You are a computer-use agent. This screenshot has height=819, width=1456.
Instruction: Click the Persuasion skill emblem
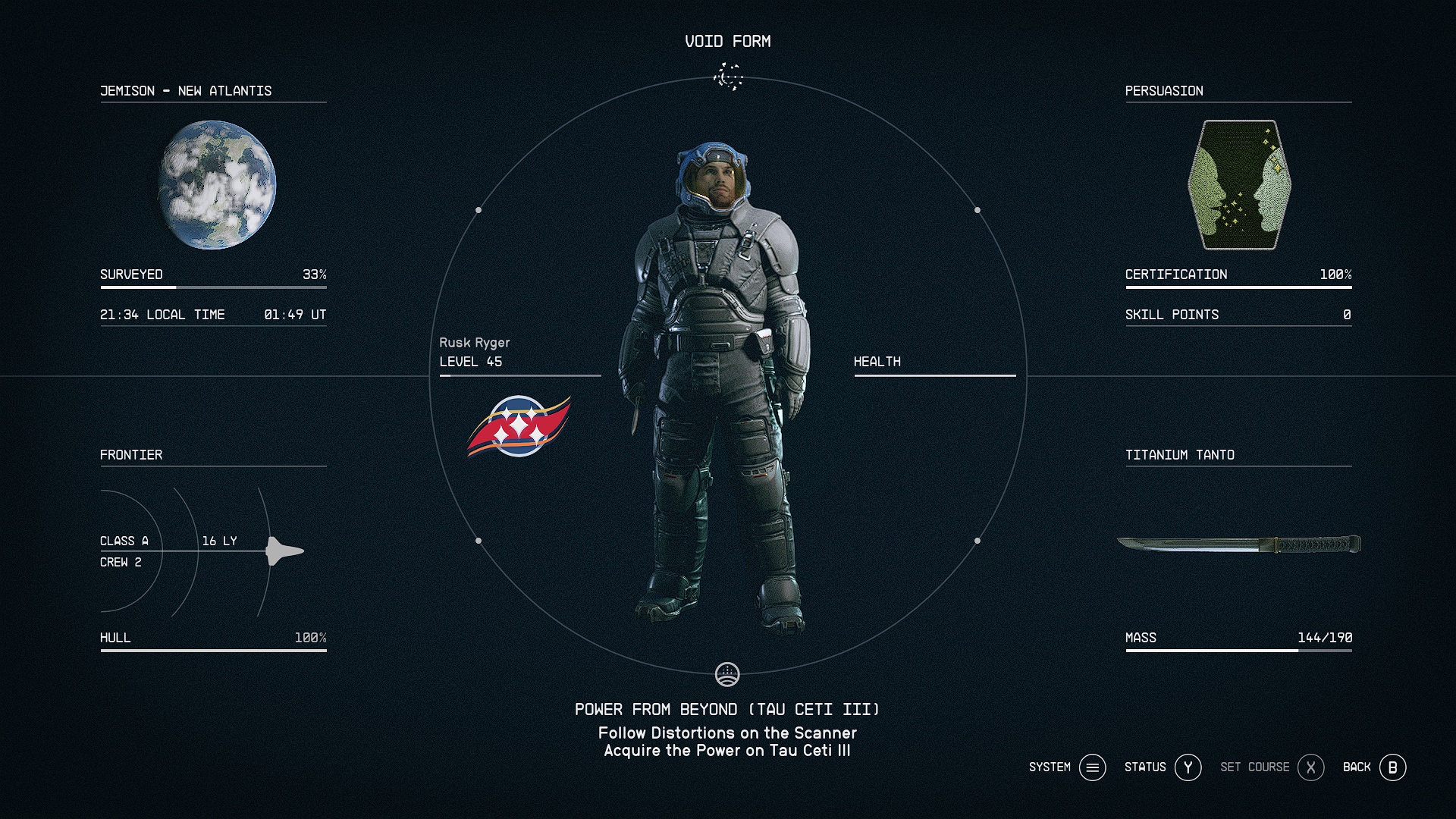click(x=1239, y=184)
